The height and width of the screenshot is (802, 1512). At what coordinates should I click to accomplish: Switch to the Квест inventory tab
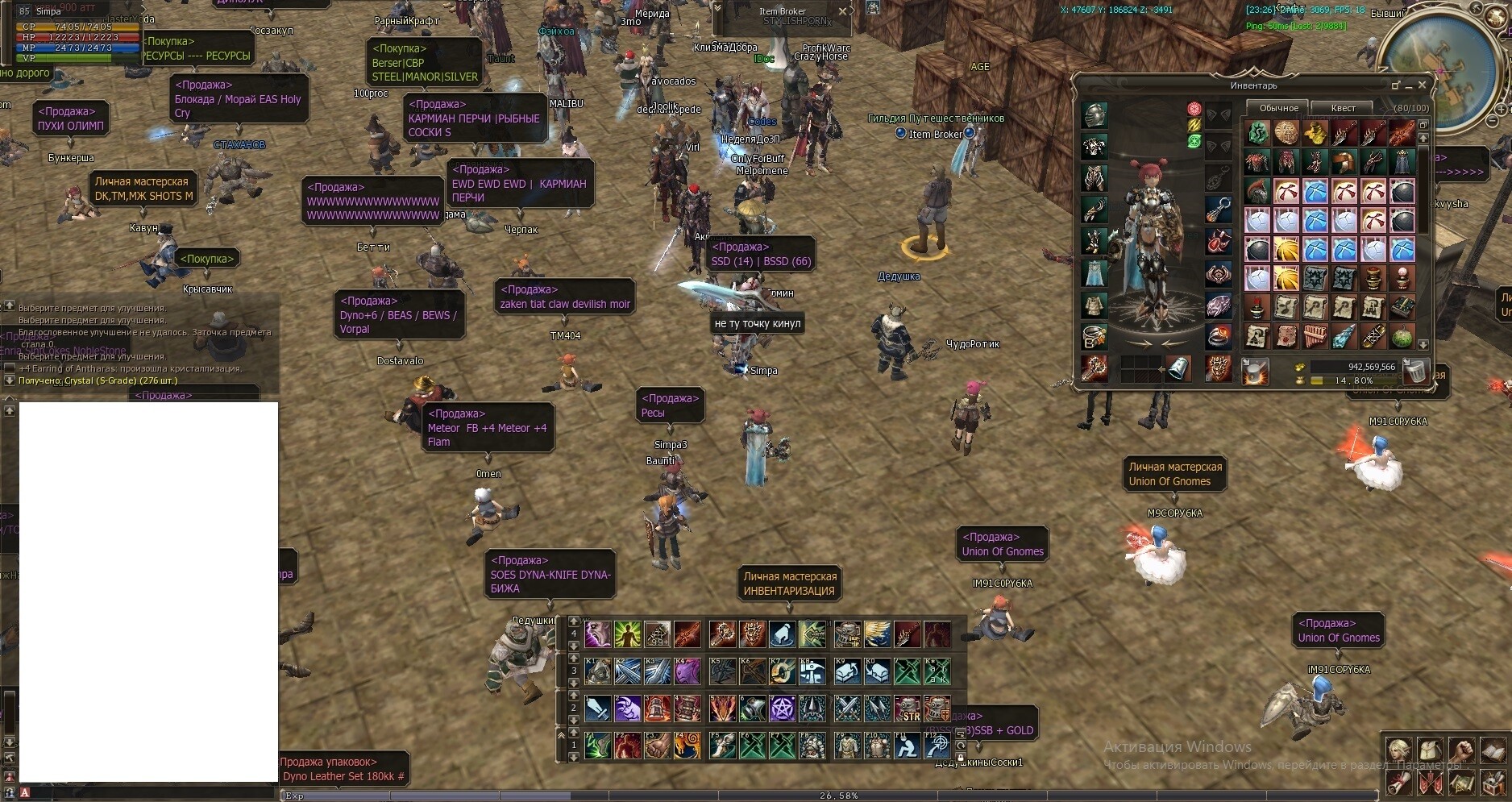(x=1343, y=108)
